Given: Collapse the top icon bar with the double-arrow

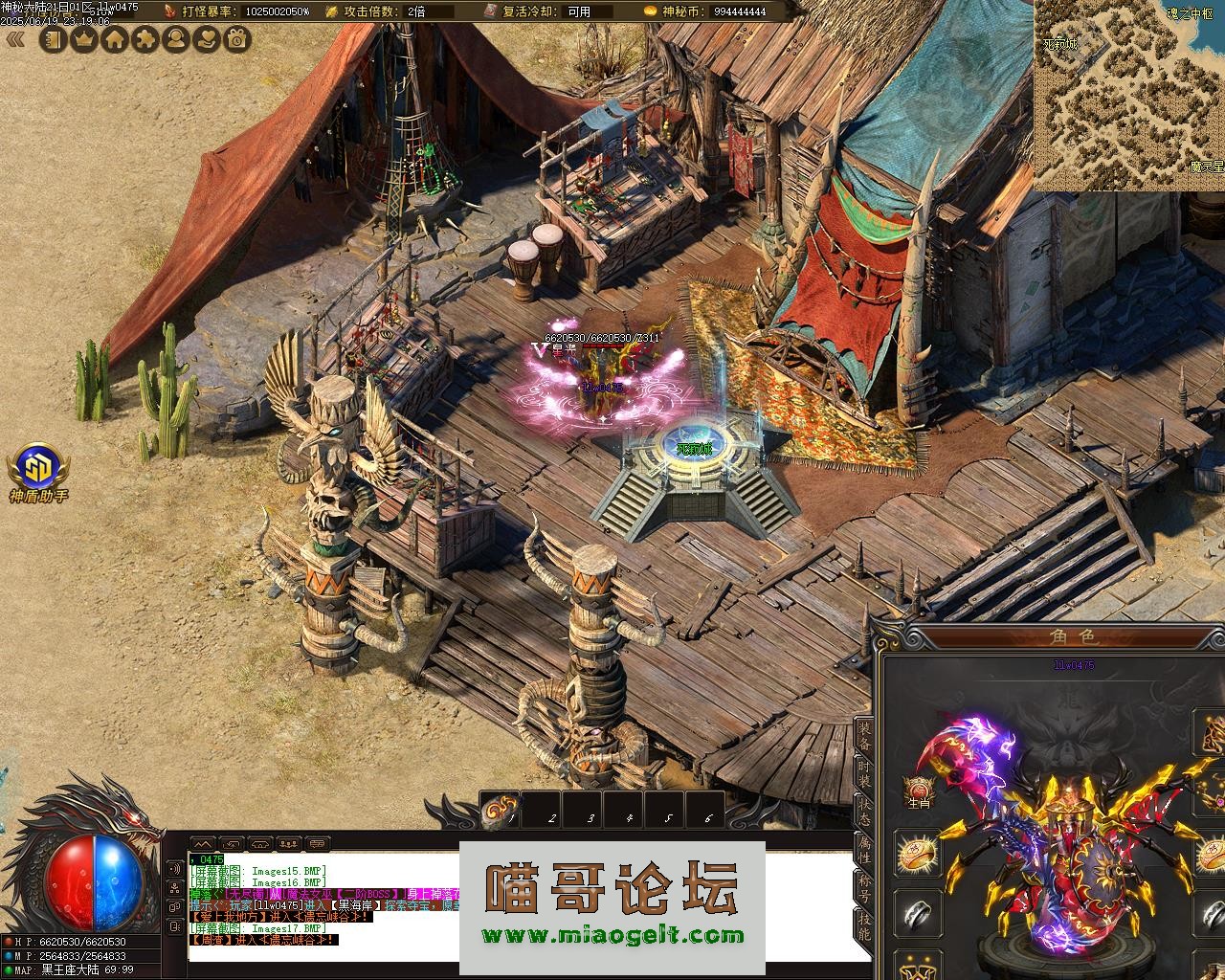Looking at the screenshot, I should (x=15, y=39).
